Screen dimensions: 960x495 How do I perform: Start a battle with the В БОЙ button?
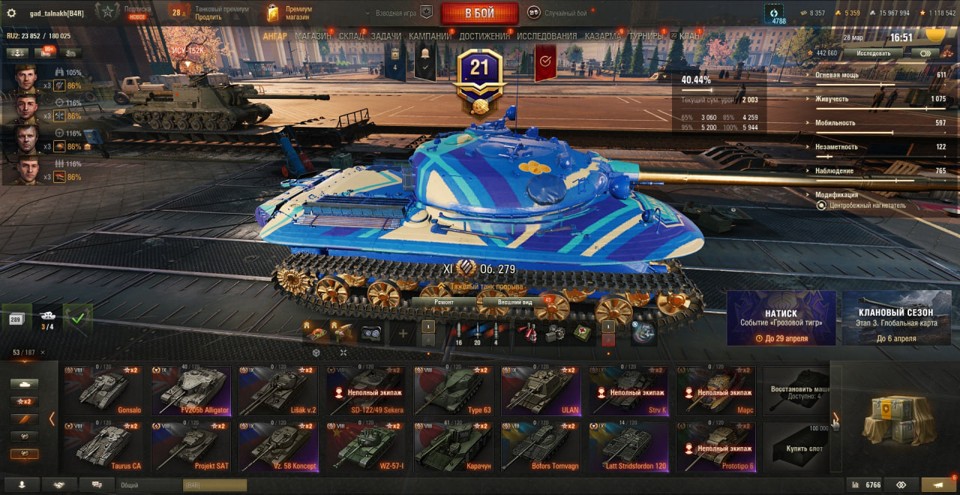click(x=479, y=13)
